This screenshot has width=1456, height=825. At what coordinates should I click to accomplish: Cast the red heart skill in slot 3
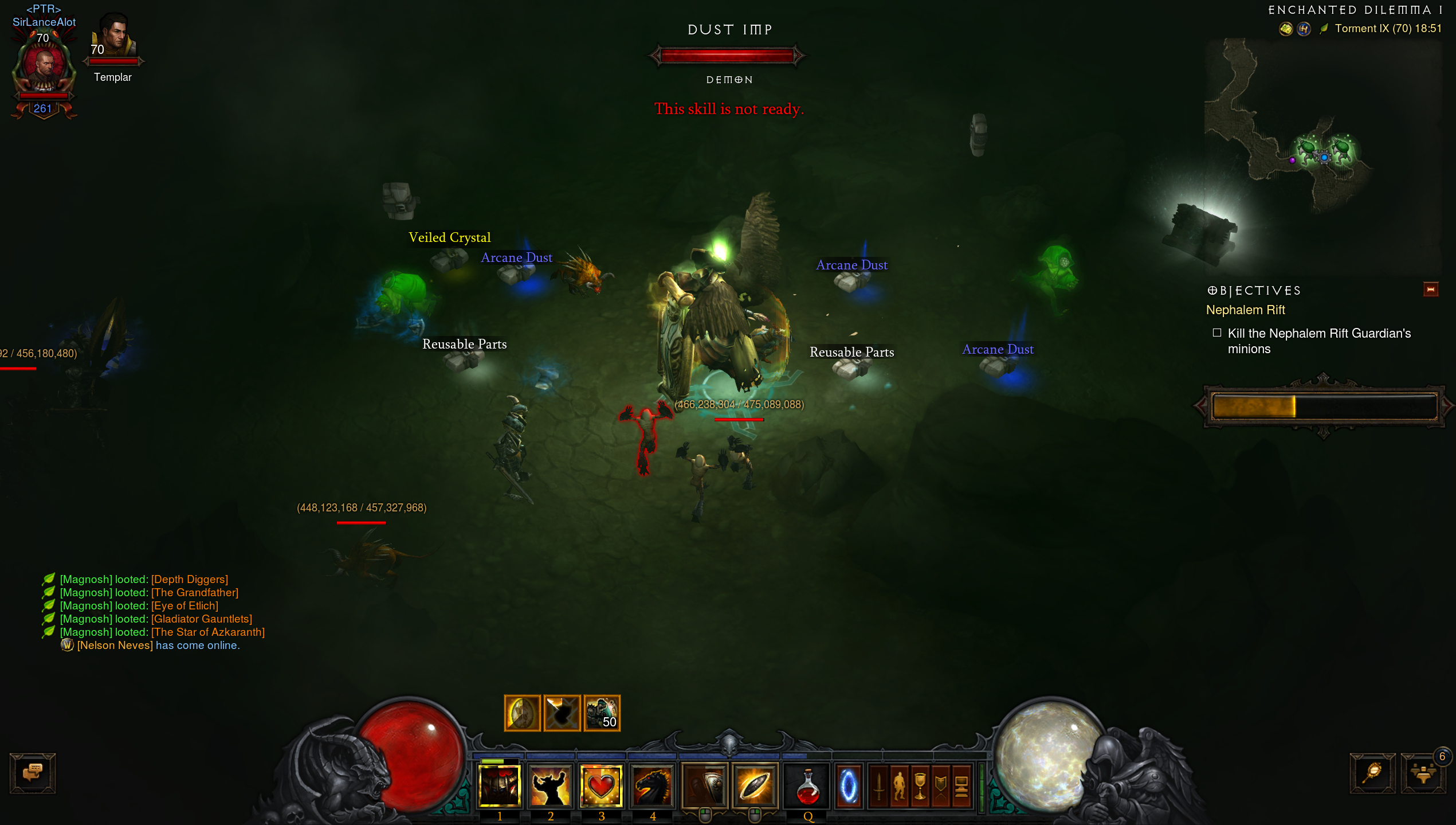point(601,785)
